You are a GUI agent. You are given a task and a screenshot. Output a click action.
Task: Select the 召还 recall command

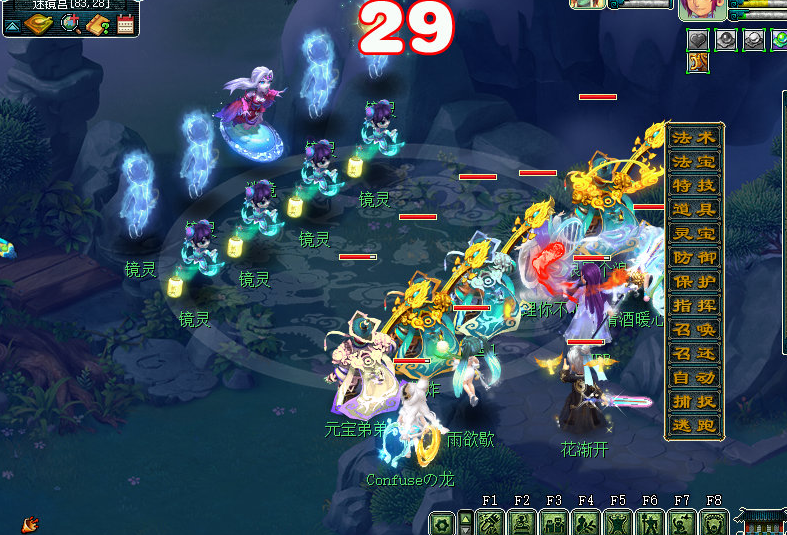click(x=694, y=354)
